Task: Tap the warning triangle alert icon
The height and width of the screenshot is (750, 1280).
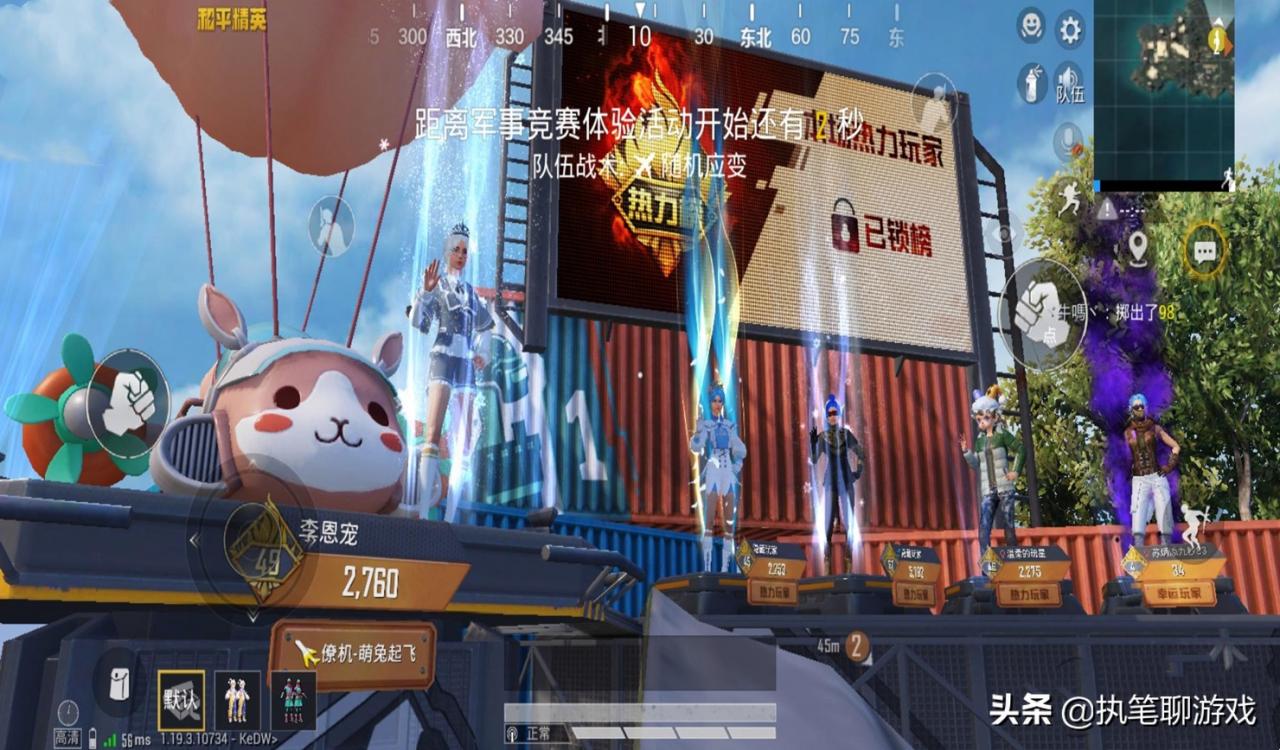Action: pos(1106,209)
